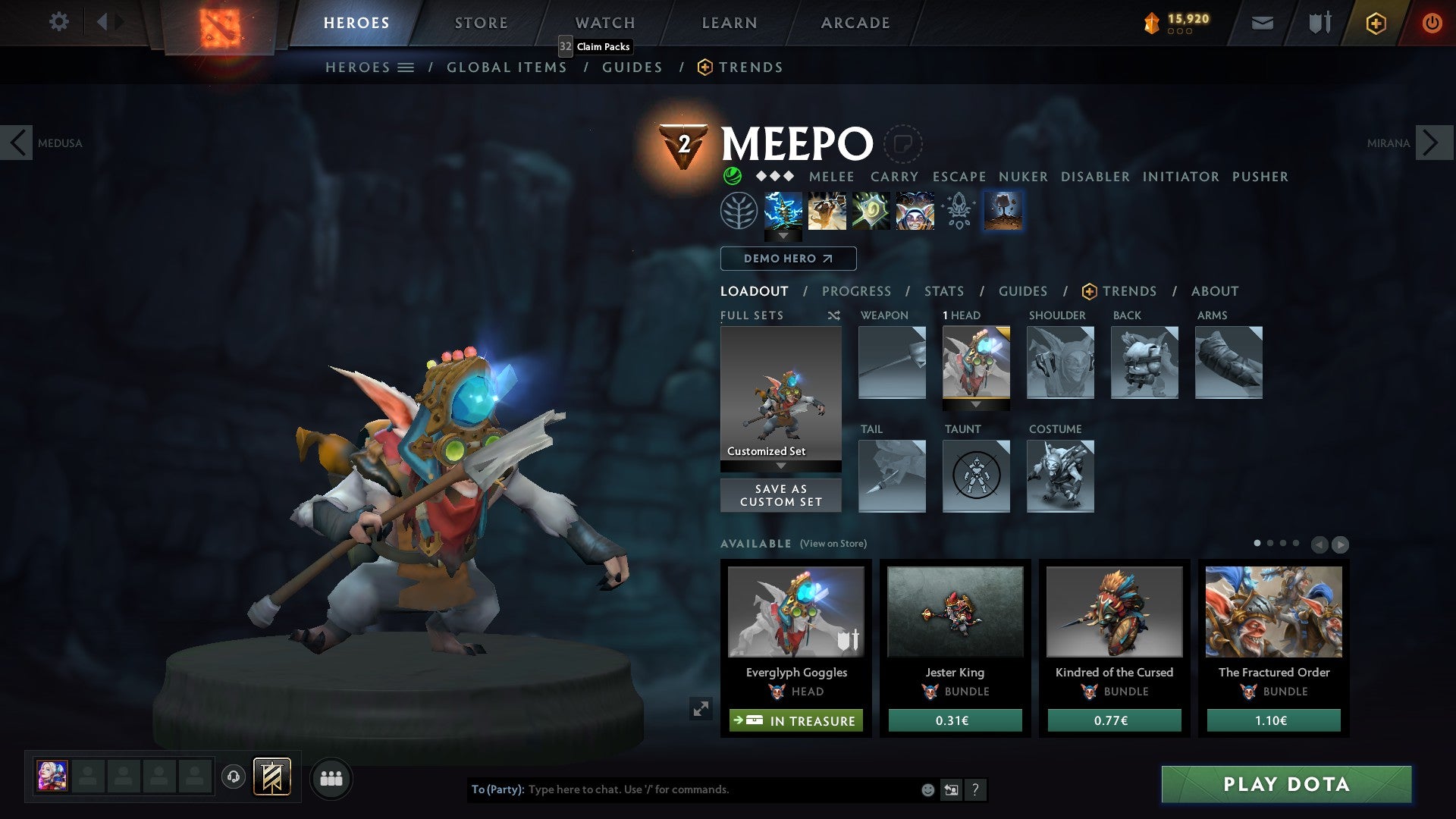Open the ARCADE menu
1456x819 pixels.
point(855,23)
